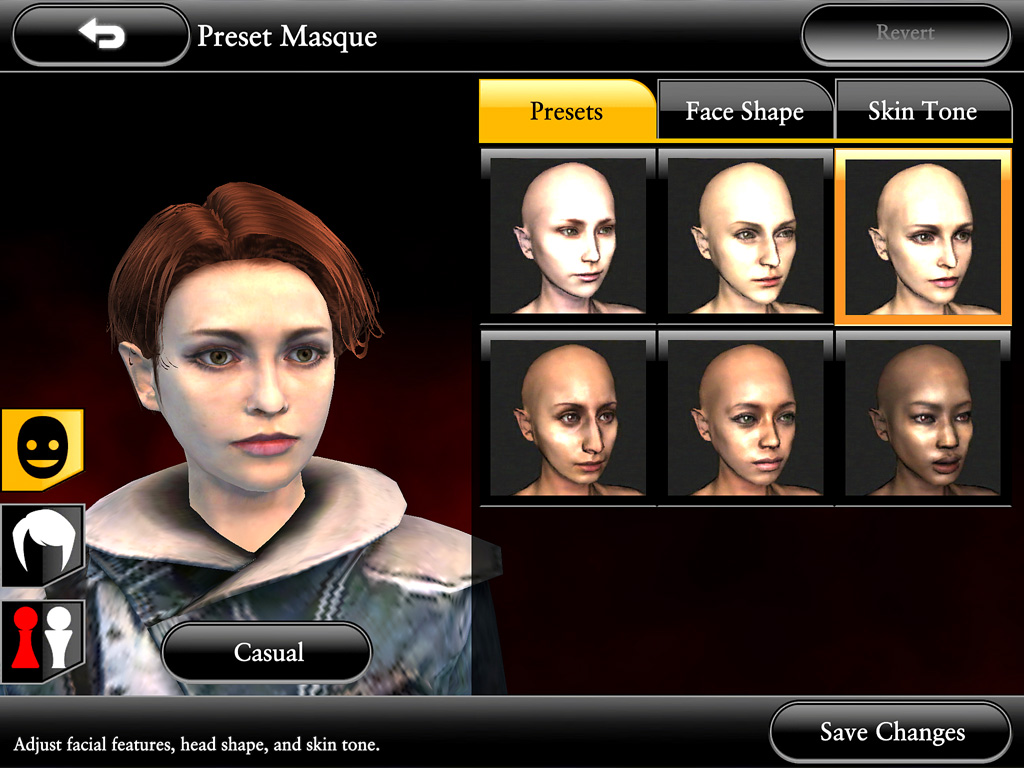Select the top-row middle face preset
The width and height of the screenshot is (1024, 768).
(745, 236)
